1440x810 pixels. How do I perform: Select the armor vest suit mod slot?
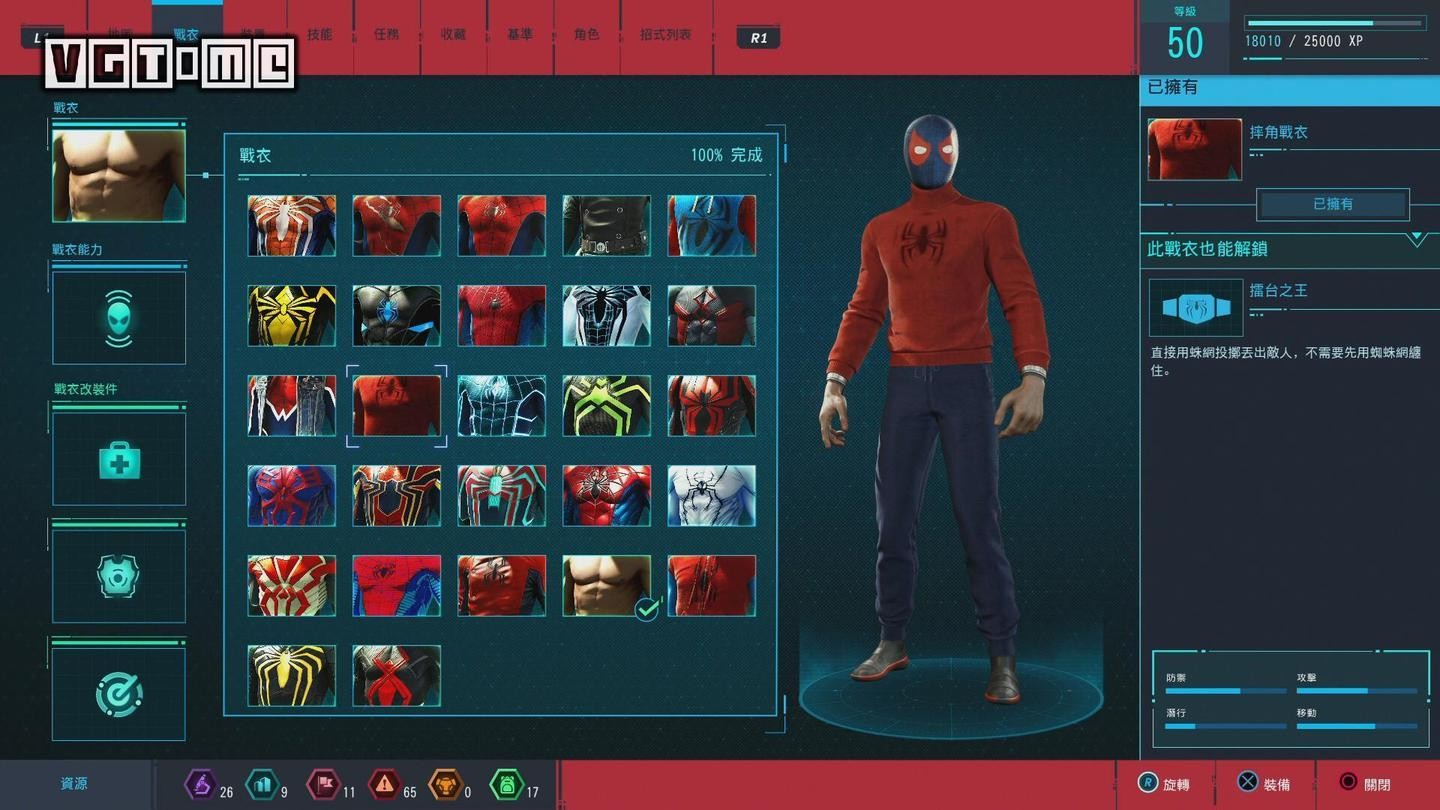[x=119, y=576]
